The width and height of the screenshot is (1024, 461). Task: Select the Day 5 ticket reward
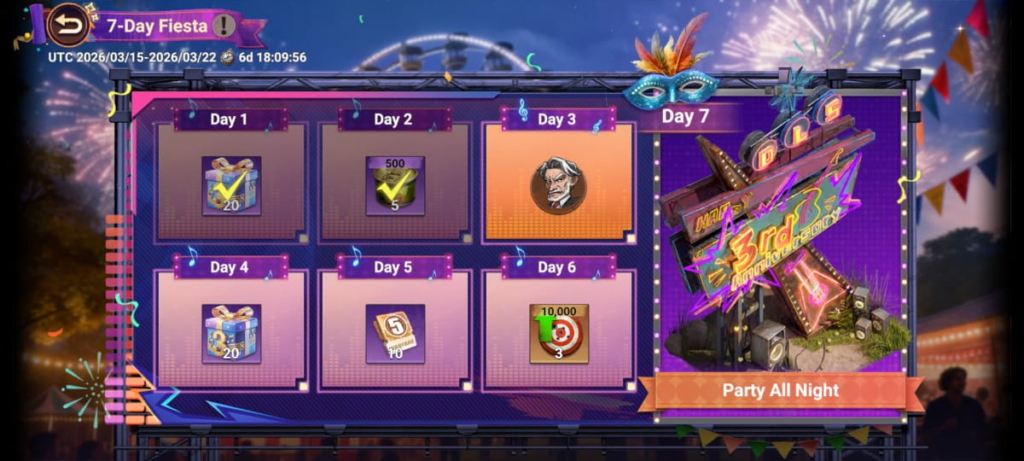click(x=394, y=333)
